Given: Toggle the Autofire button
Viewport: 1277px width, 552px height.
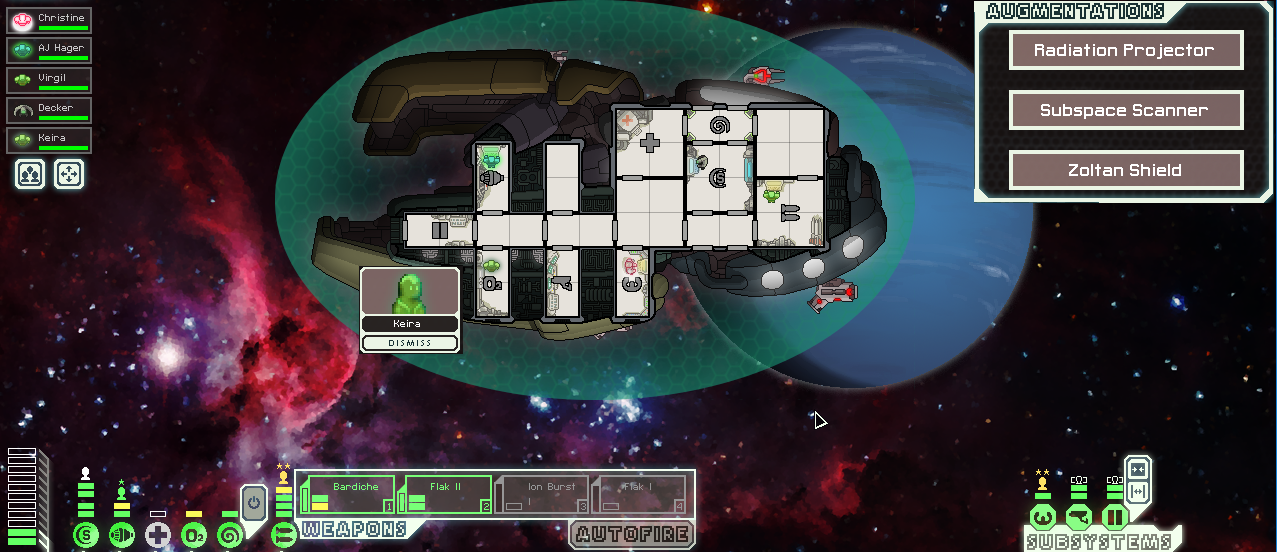Looking at the screenshot, I should tap(633, 533).
